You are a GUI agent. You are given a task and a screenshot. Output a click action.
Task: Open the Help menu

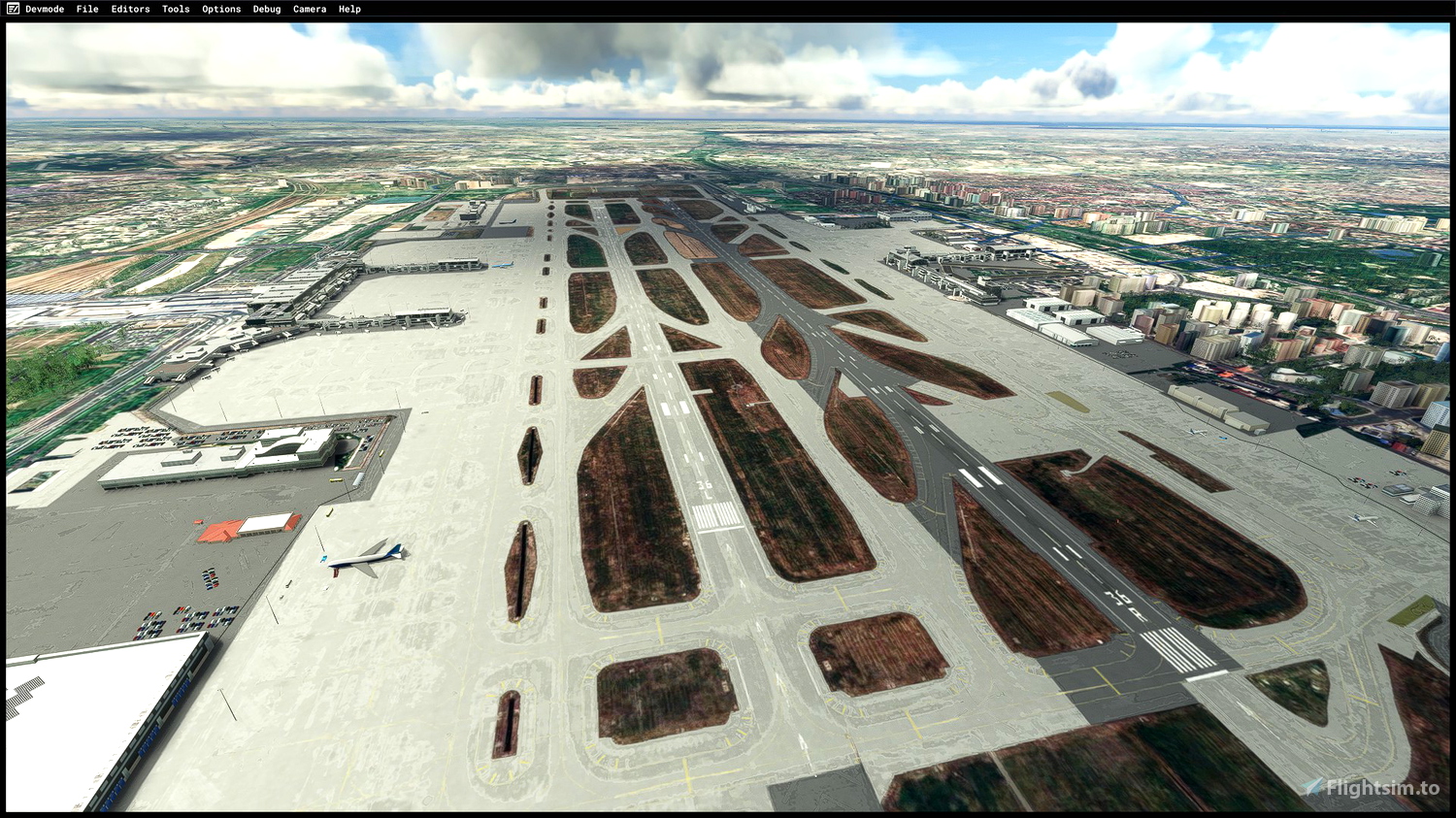click(347, 9)
